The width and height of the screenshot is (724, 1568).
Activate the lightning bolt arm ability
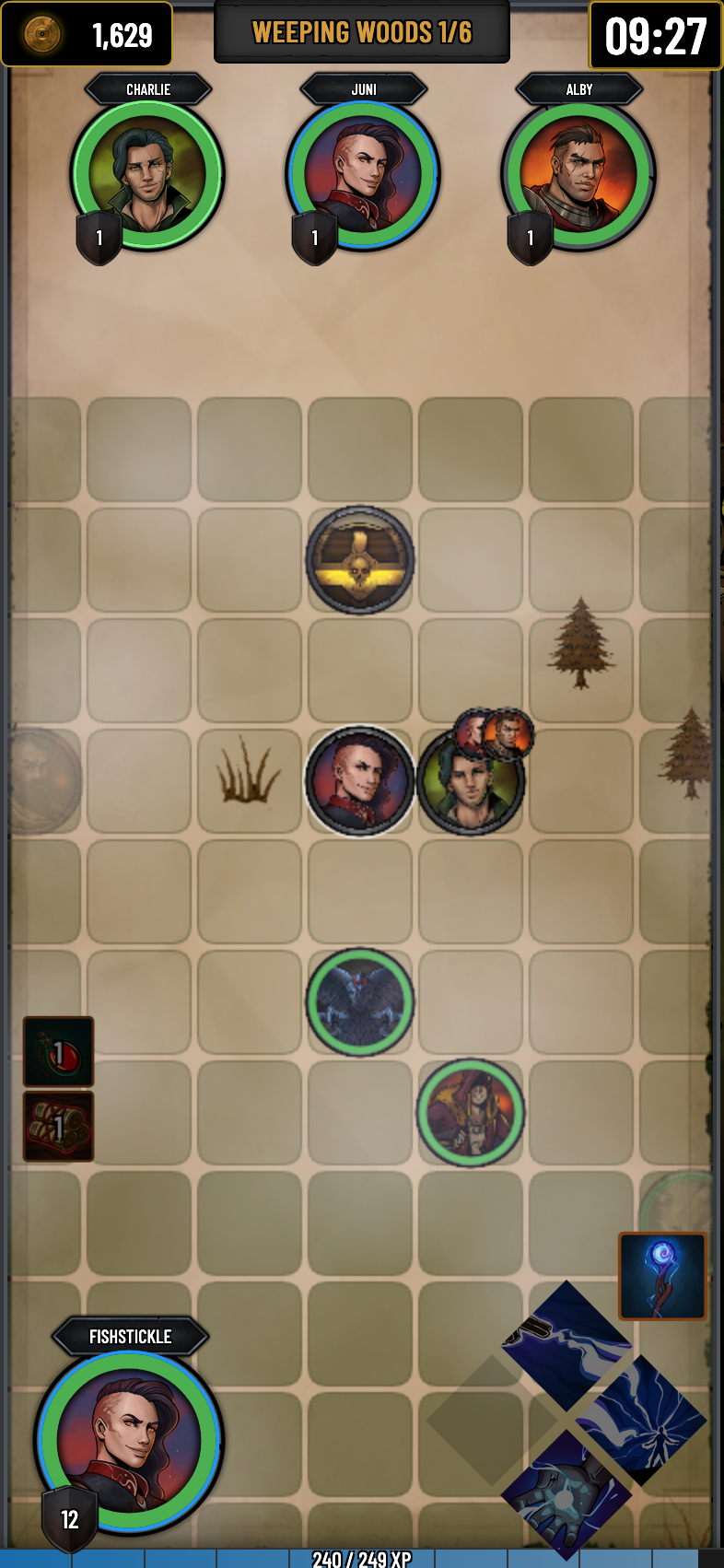[566, 1345]
